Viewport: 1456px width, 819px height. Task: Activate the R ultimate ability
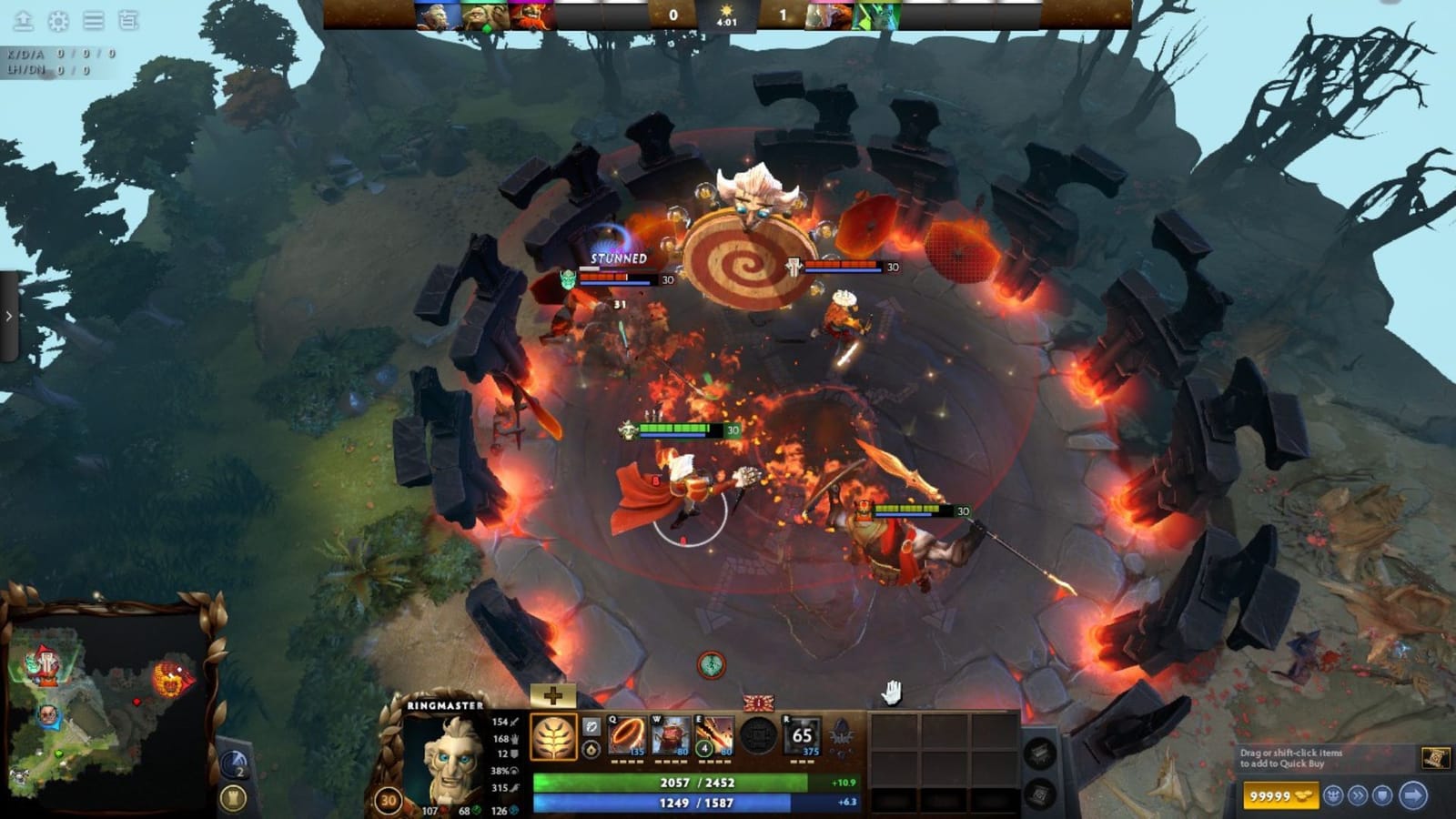coord(802,735)
